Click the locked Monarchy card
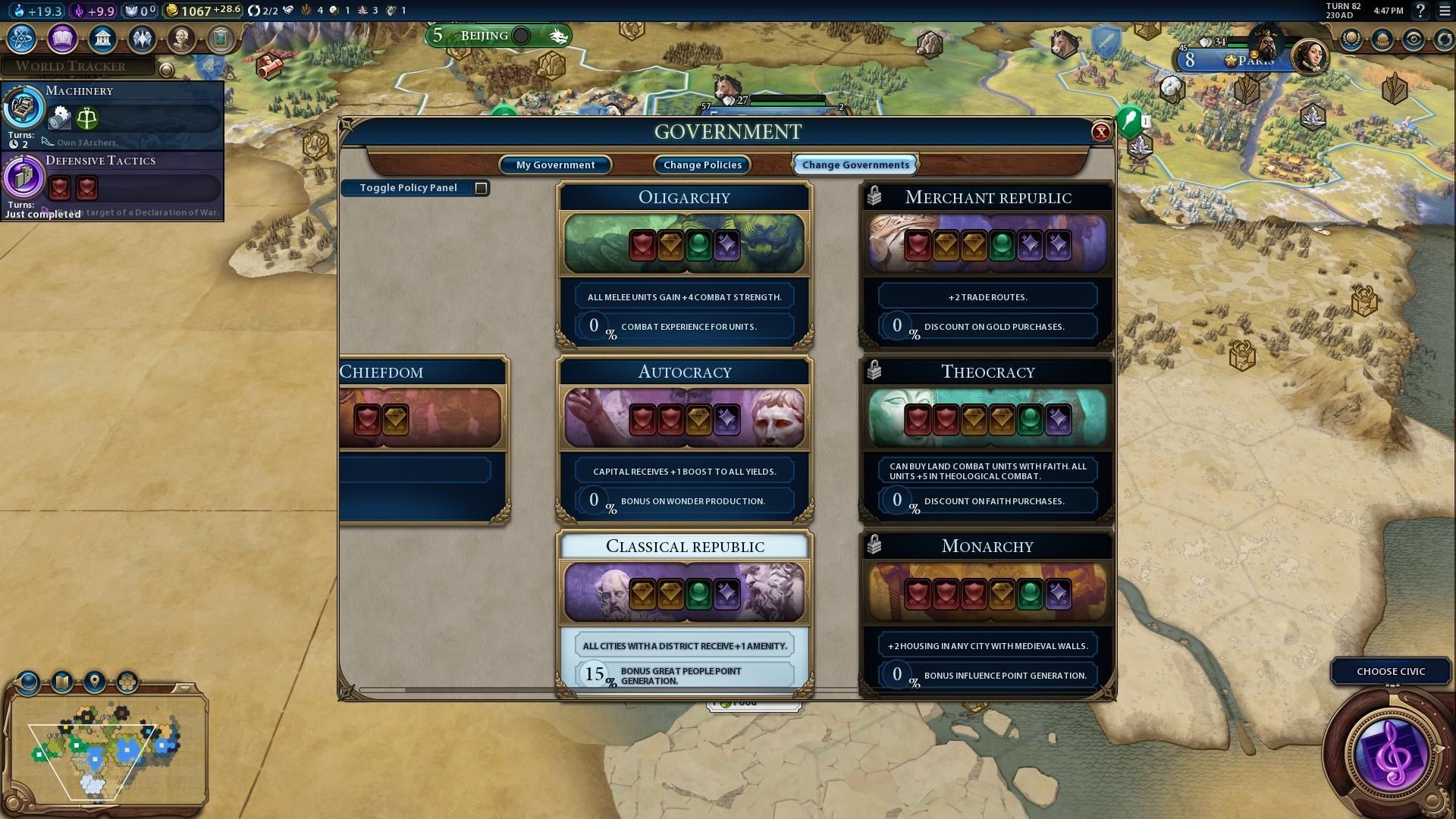The height and width of the screenshot is (819, 1456). pyautogui.click(x=987, y=593)
